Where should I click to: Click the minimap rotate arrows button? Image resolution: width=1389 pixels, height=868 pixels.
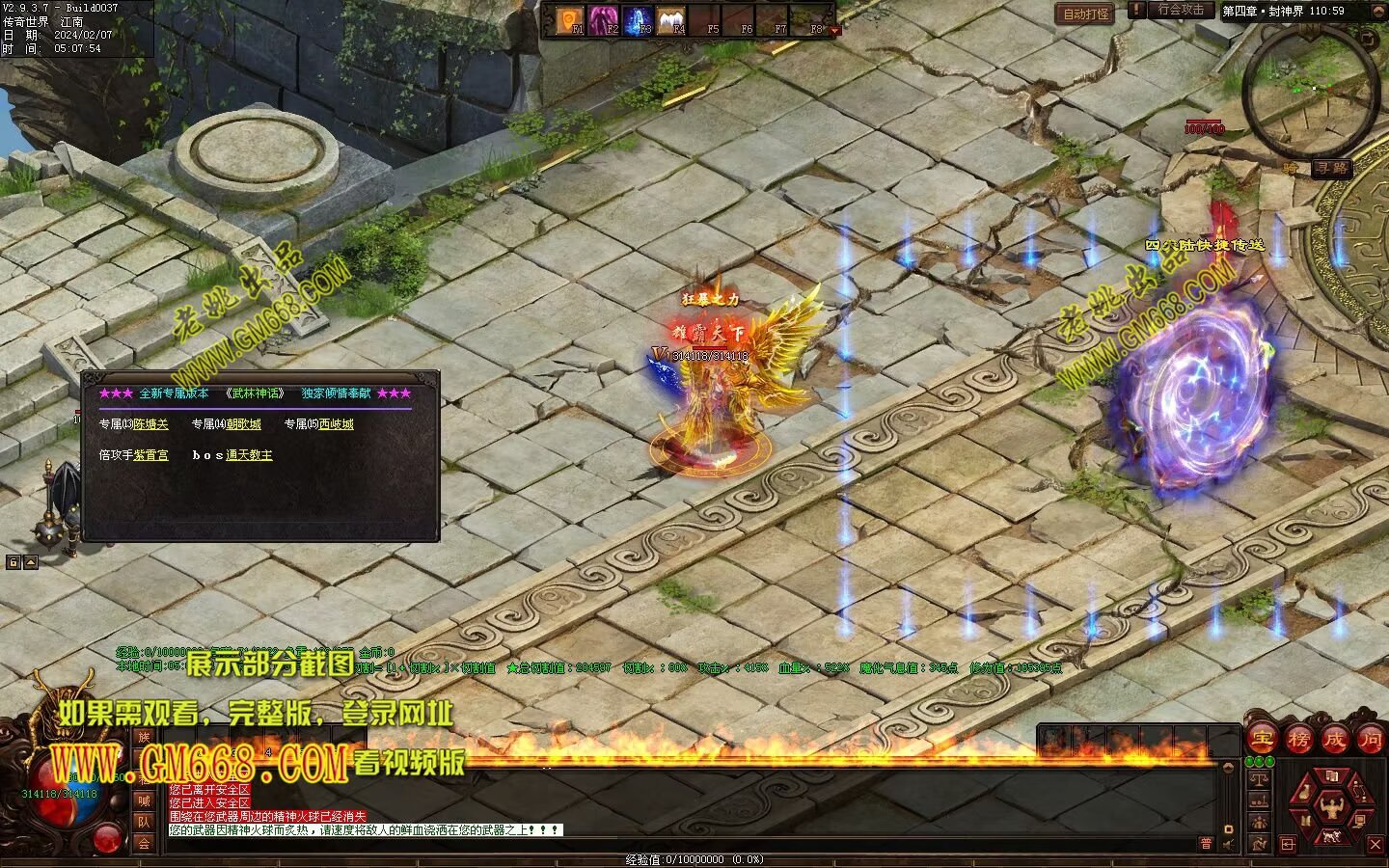[x=1367, y=38]
